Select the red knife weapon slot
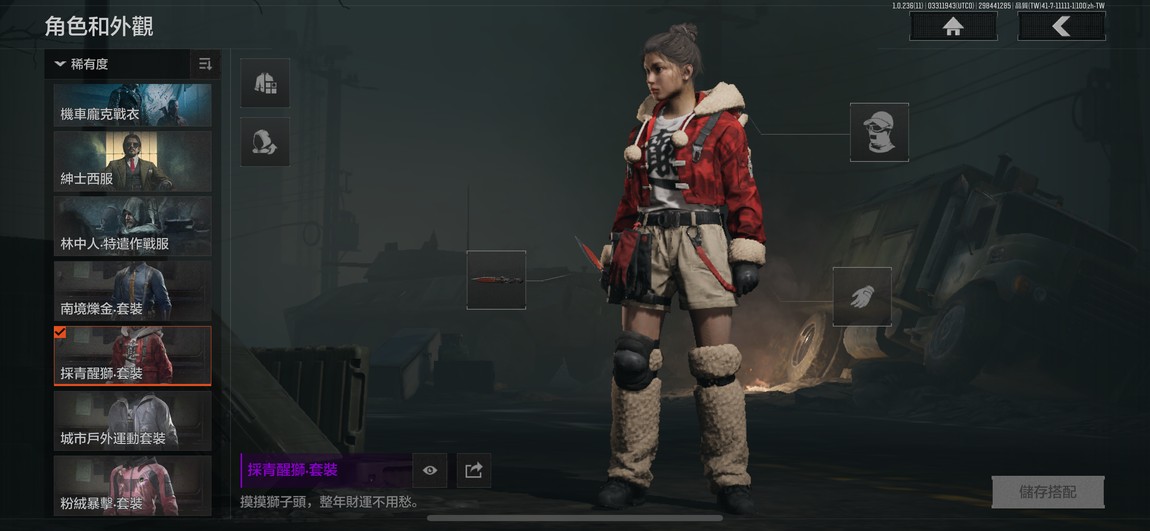The width and height of the screenshot is (1150, 531). [x=496, y=280]
